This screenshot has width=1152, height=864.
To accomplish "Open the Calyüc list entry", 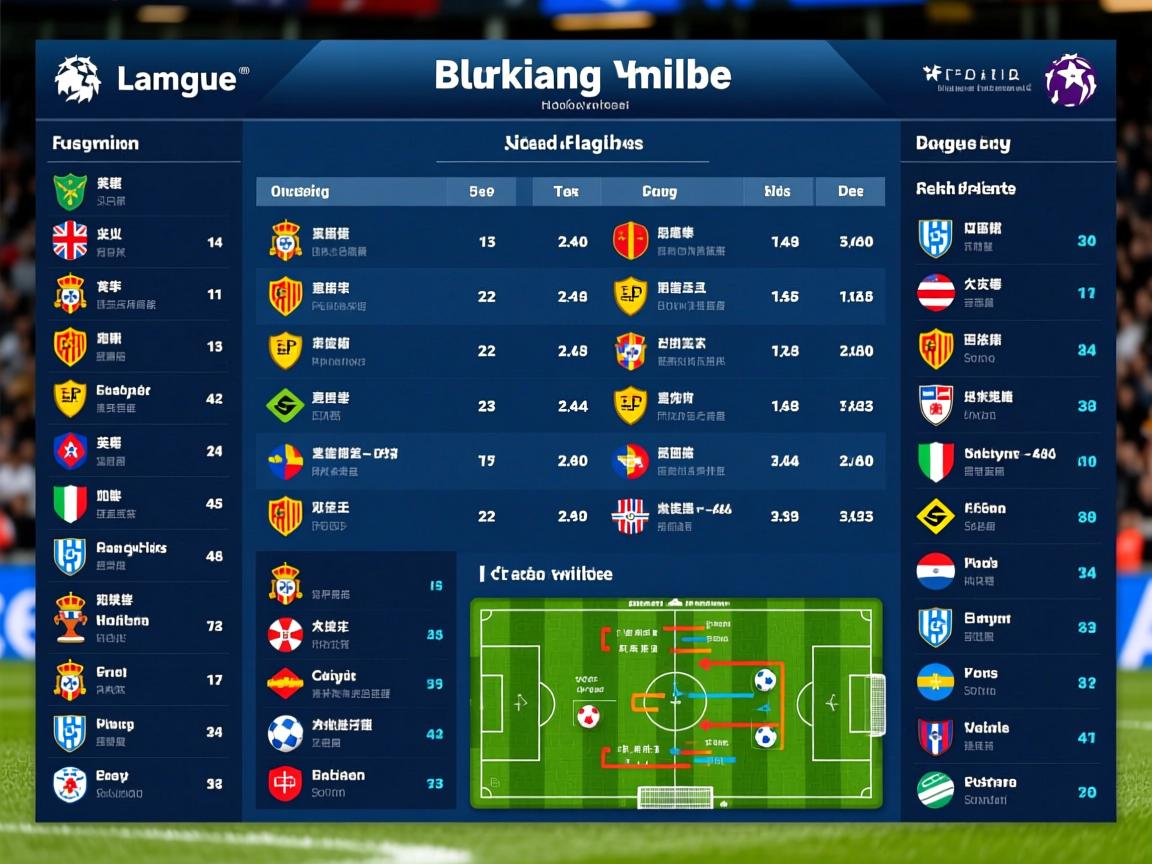I will [355, 683].
